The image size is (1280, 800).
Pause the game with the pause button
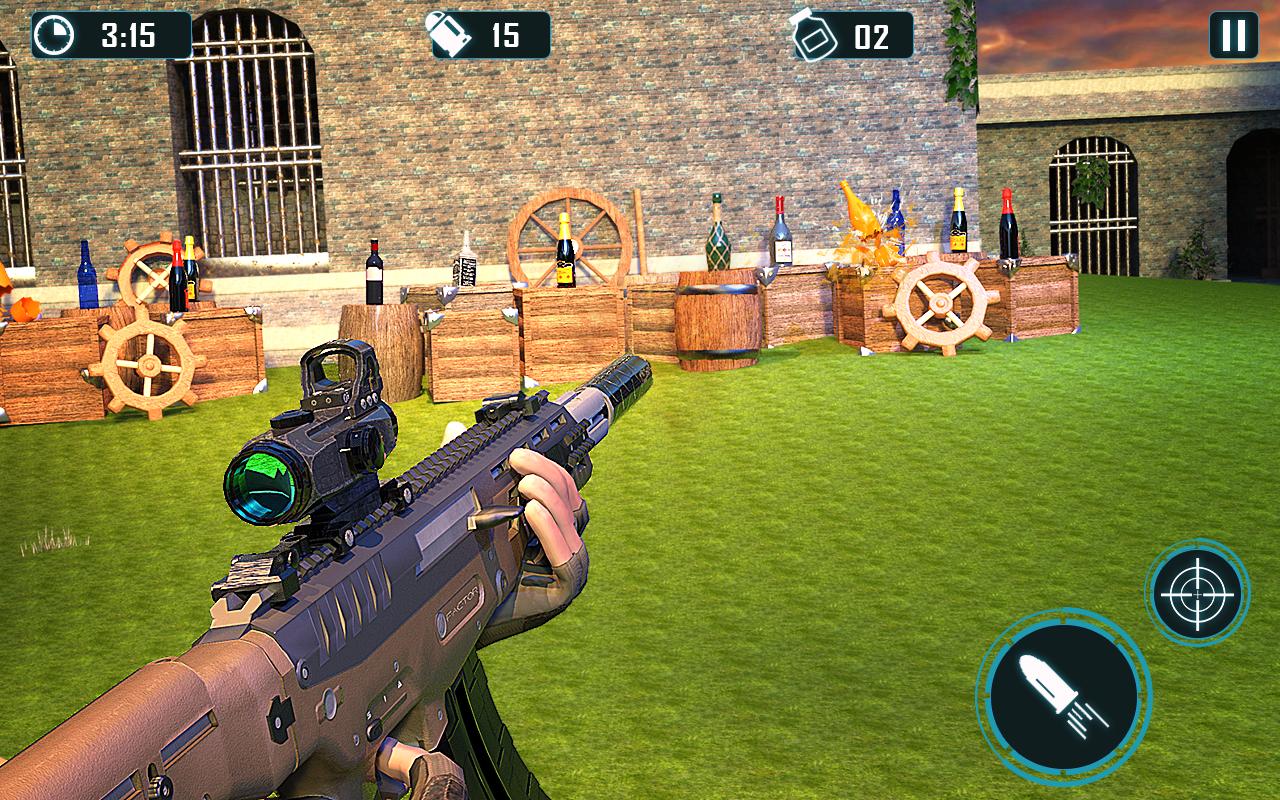click(x=1233, y=35)
